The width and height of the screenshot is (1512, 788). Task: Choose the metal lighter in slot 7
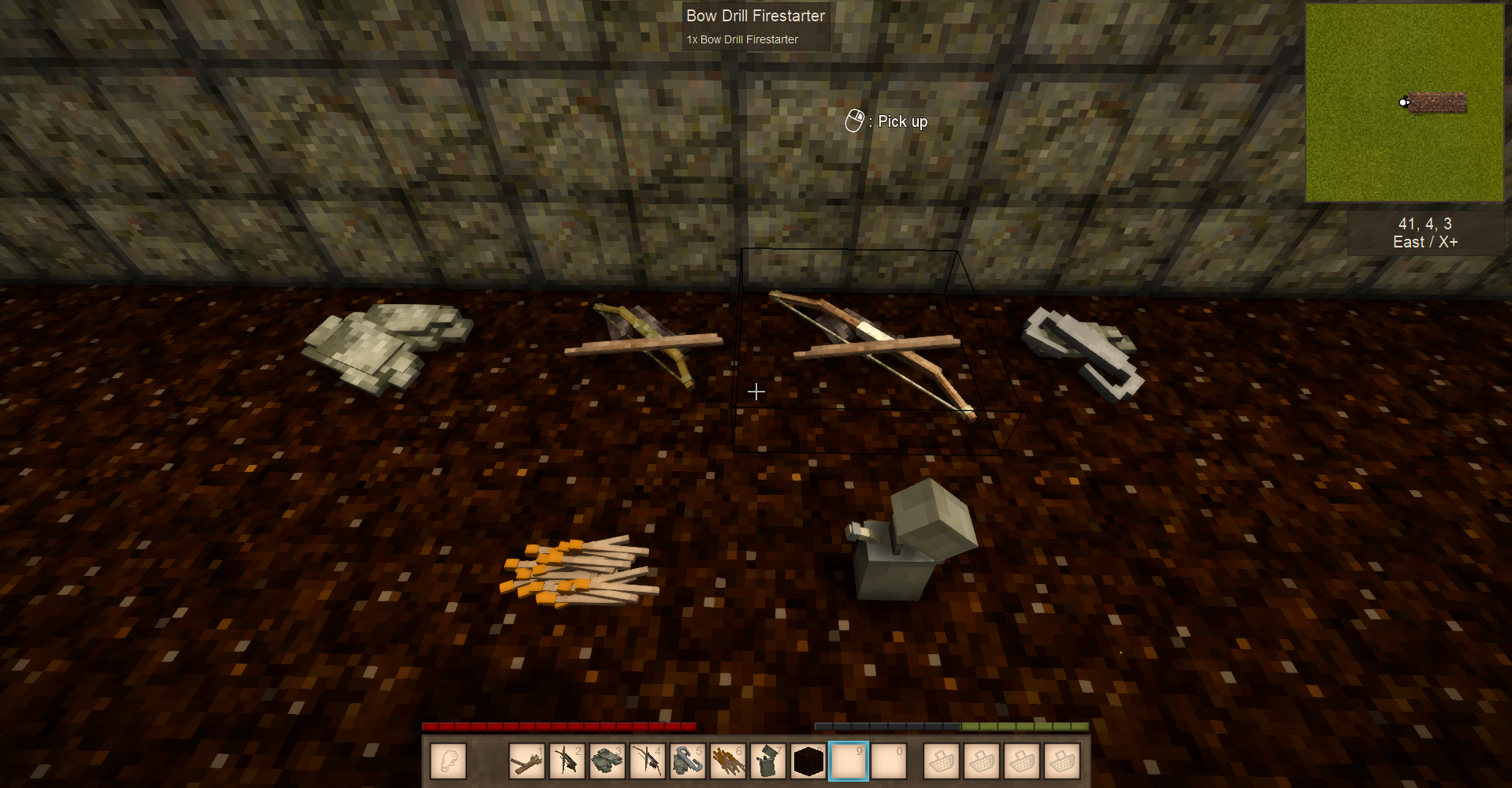tap(768, 761)
